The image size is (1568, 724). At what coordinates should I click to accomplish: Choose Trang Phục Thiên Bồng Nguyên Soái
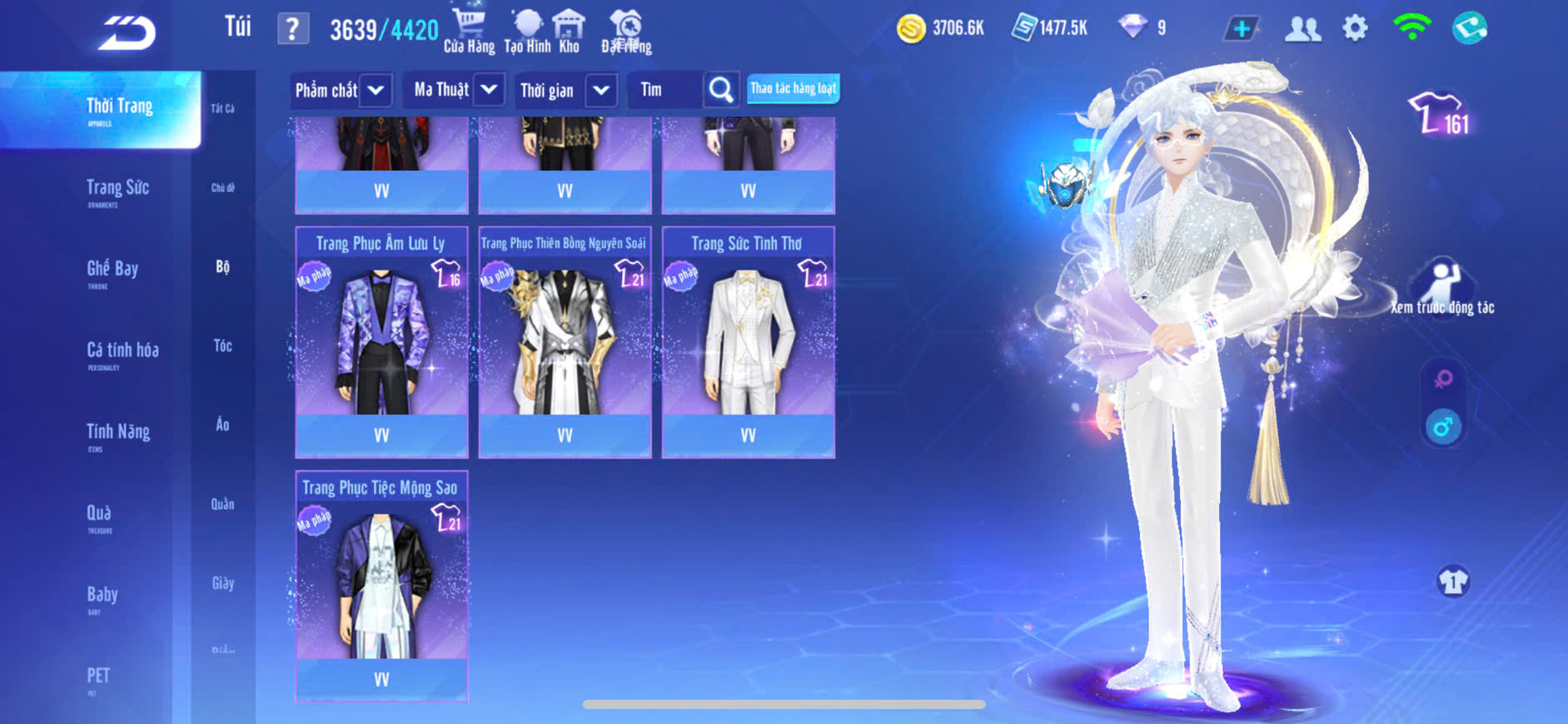[x=565, y=341]
